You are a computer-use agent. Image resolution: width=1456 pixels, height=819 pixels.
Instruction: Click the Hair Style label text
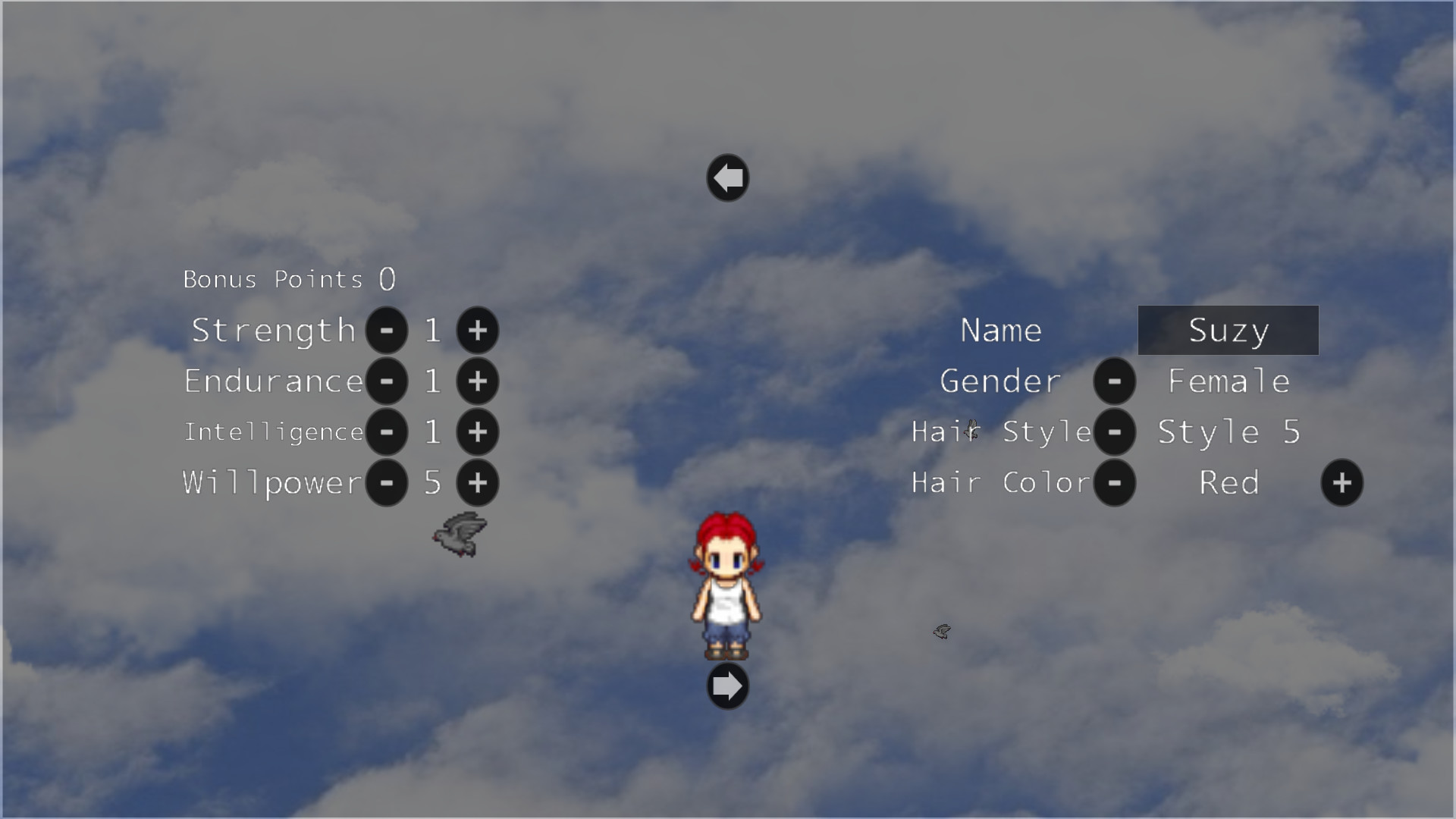tap(999, 432)
